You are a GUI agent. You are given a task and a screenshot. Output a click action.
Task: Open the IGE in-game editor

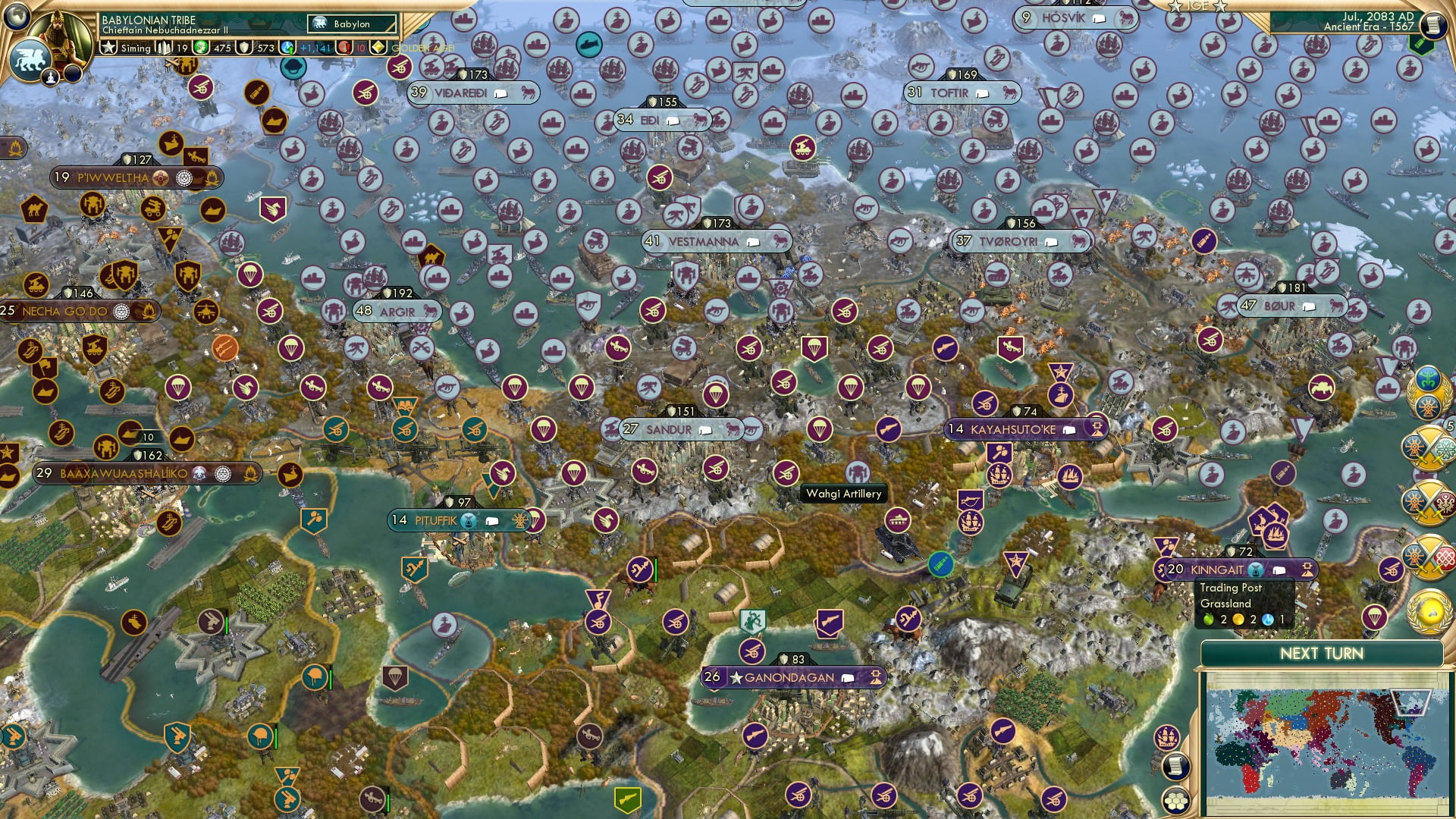point(1198,8)
